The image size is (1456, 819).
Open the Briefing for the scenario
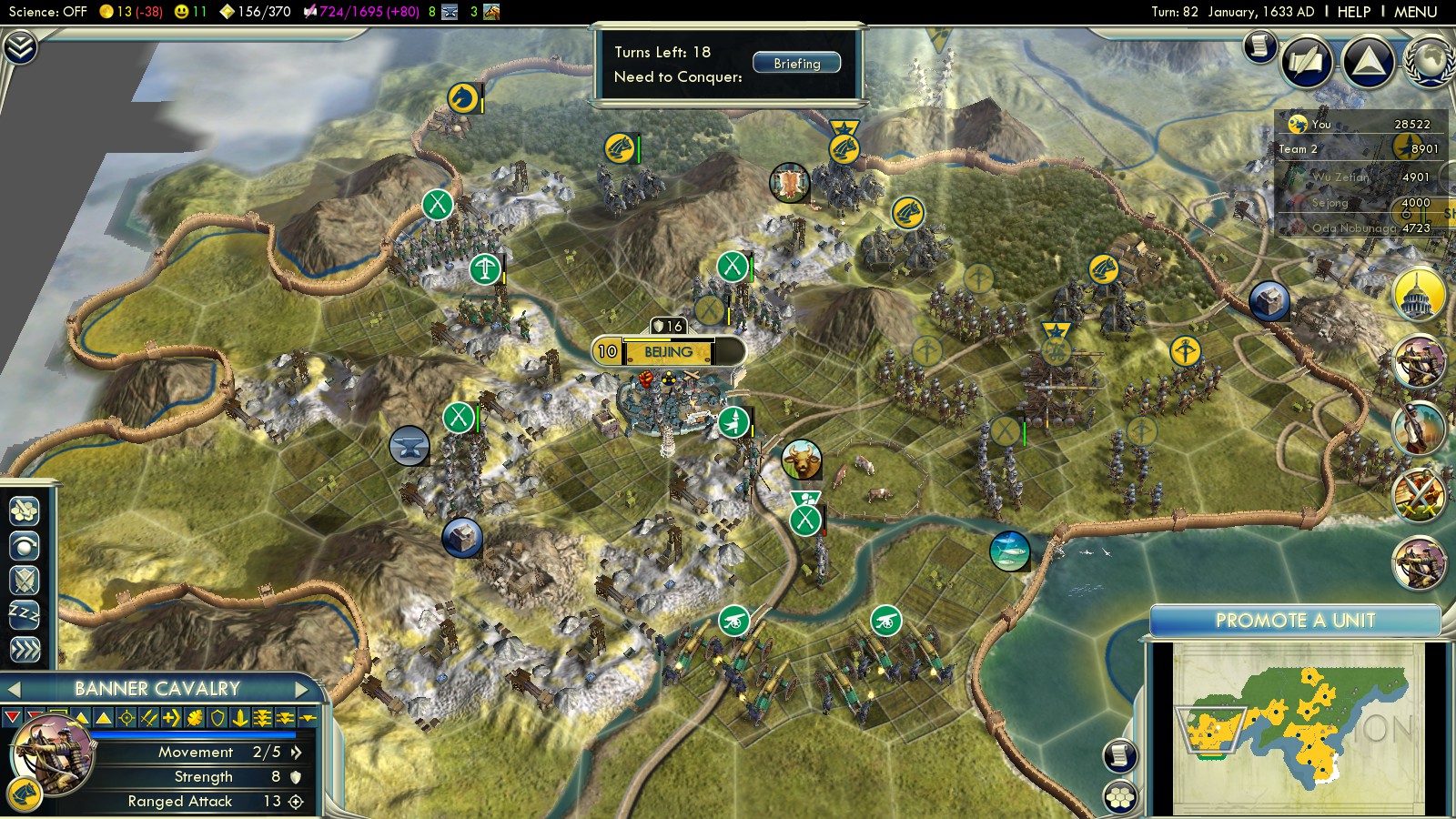click(796, 63)
